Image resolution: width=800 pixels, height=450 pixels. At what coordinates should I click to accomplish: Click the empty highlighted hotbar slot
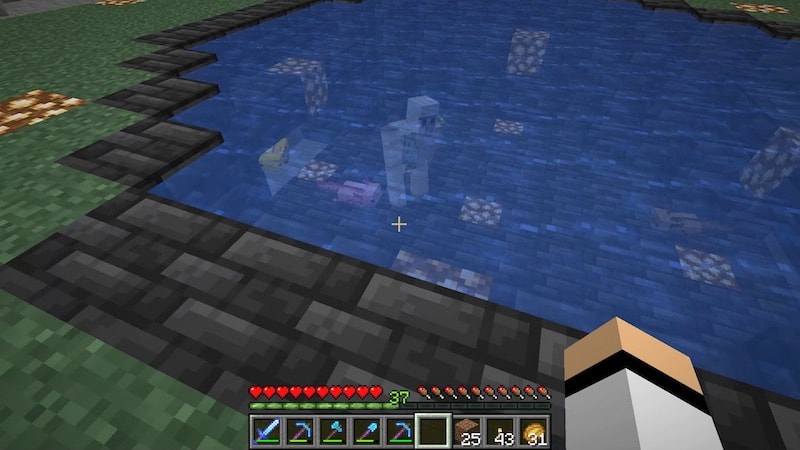pyautogui.click(x=432, y=432)
